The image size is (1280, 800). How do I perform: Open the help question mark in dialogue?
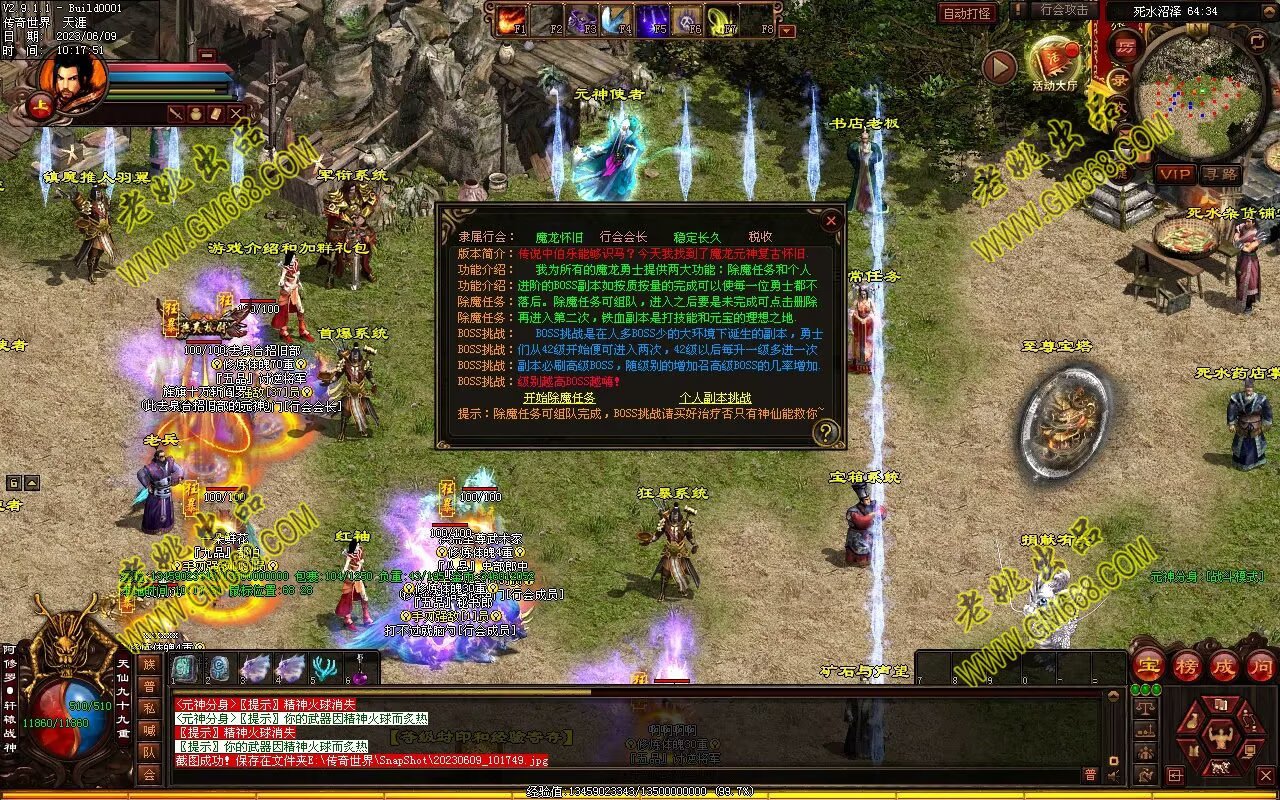pos(825,432)
